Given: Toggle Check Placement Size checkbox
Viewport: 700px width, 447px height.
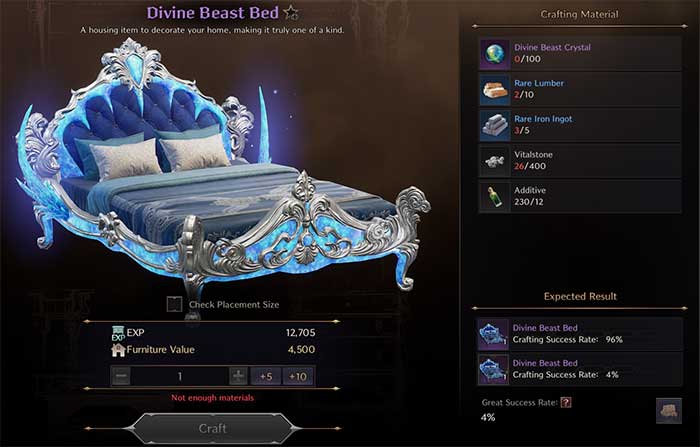Looking at the screenshot, I should [175, 304].
